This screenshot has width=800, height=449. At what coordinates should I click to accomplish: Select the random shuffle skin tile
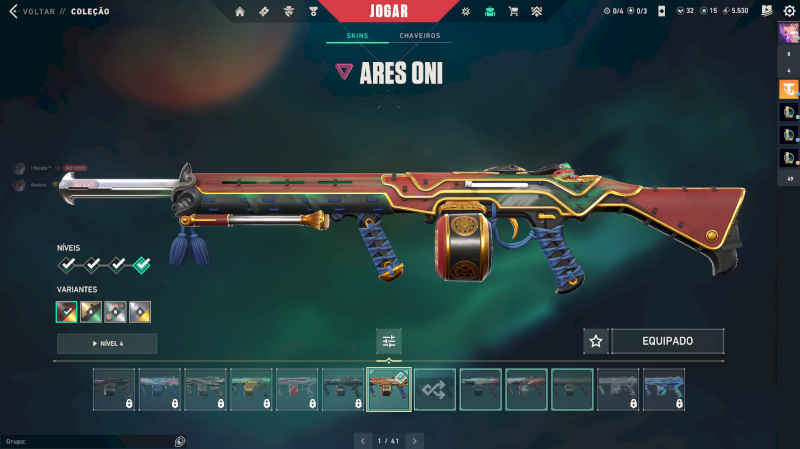pos(435,389)
